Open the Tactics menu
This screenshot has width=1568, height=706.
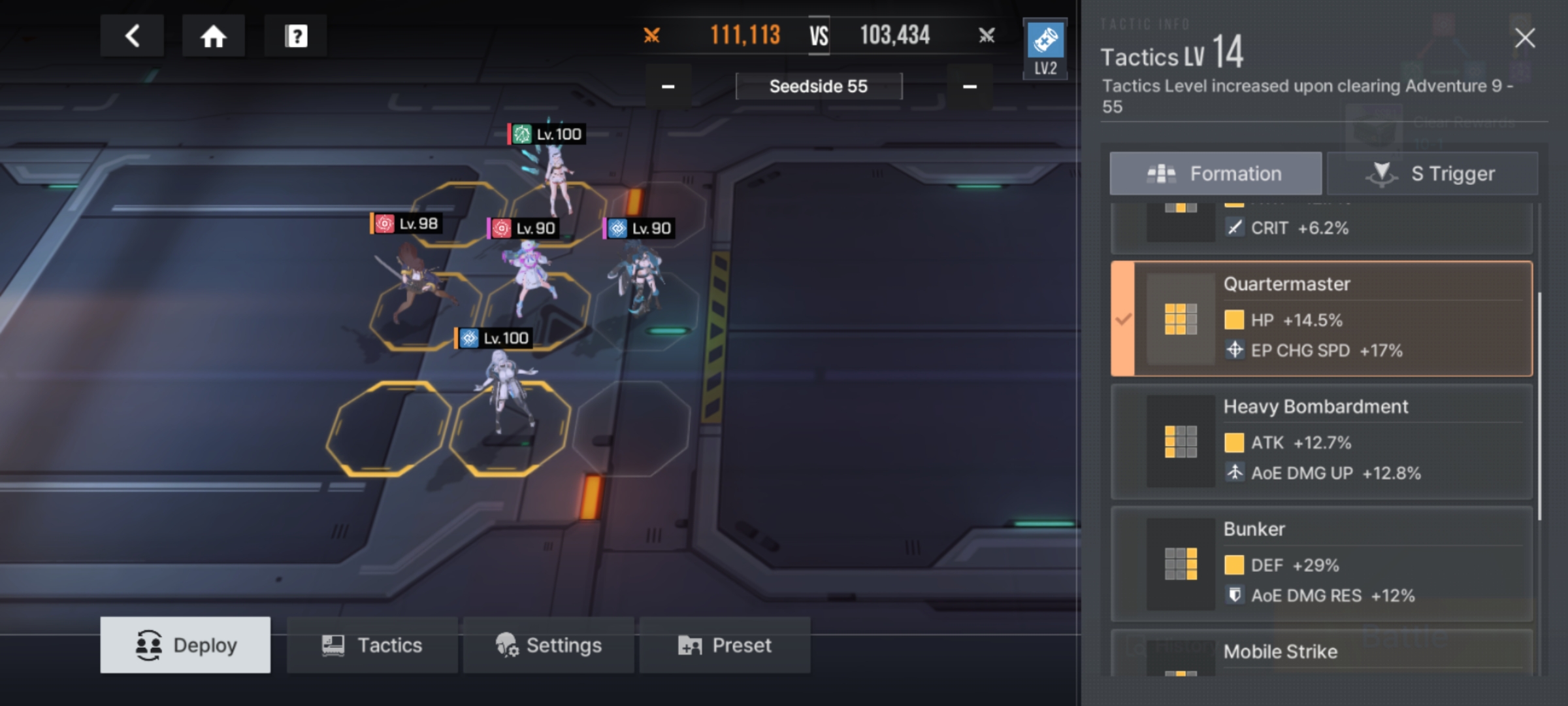372,645
